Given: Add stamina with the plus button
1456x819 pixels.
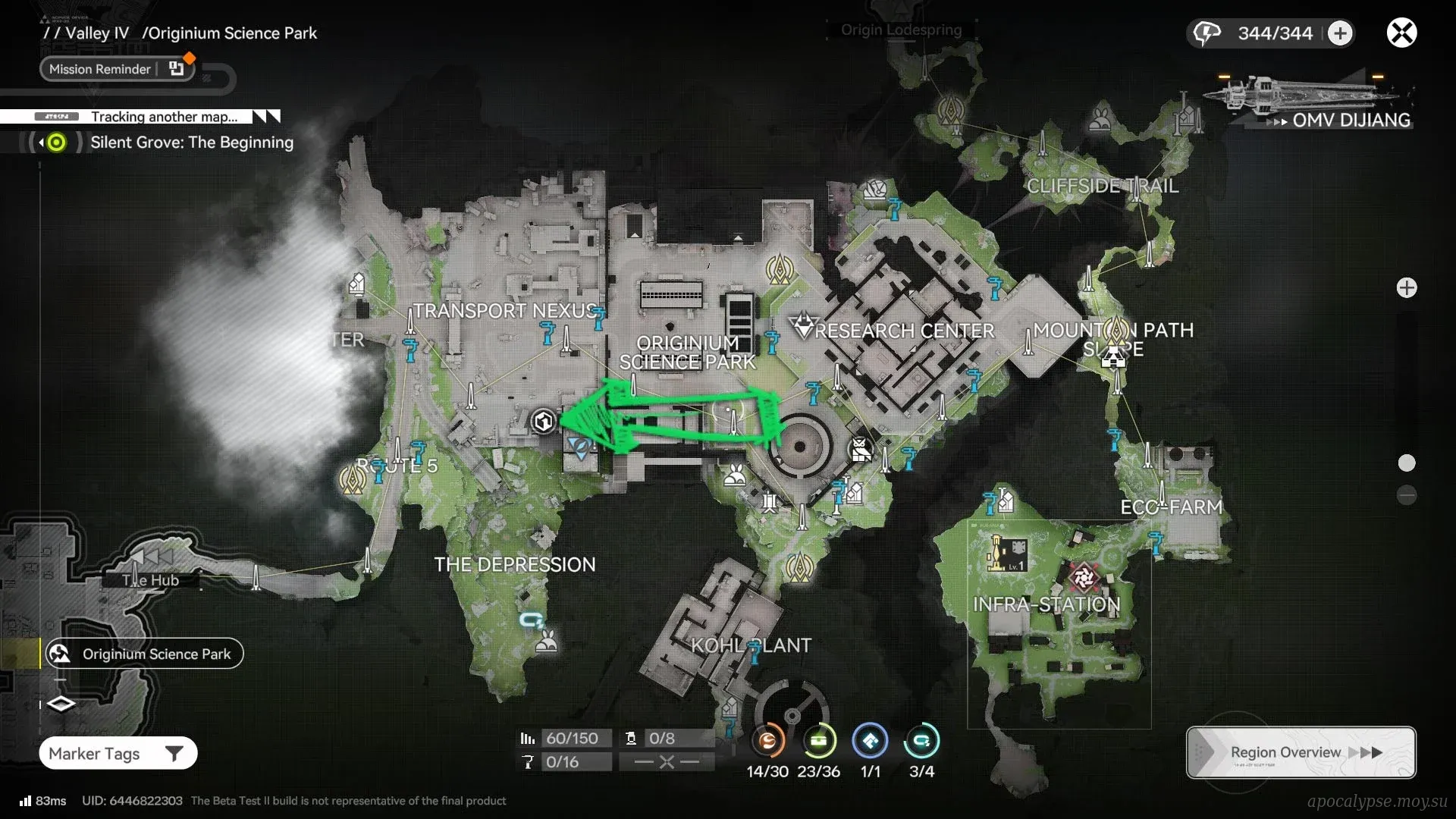Looking at the screenshot, I should tap(1340, 33).
